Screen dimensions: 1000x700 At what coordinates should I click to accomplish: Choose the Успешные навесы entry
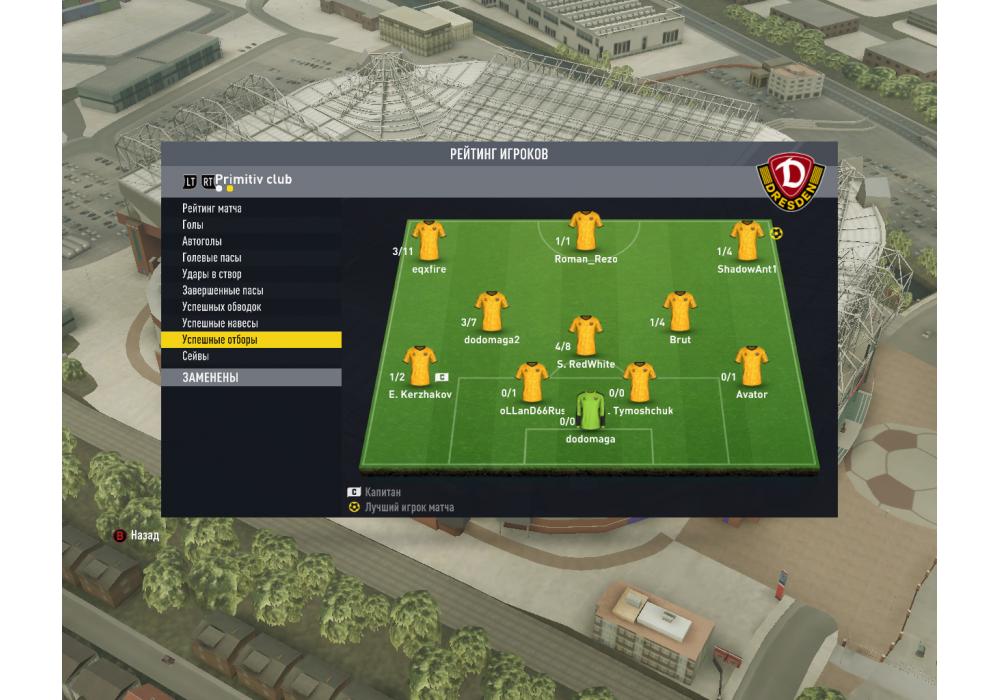click(220, 324)
